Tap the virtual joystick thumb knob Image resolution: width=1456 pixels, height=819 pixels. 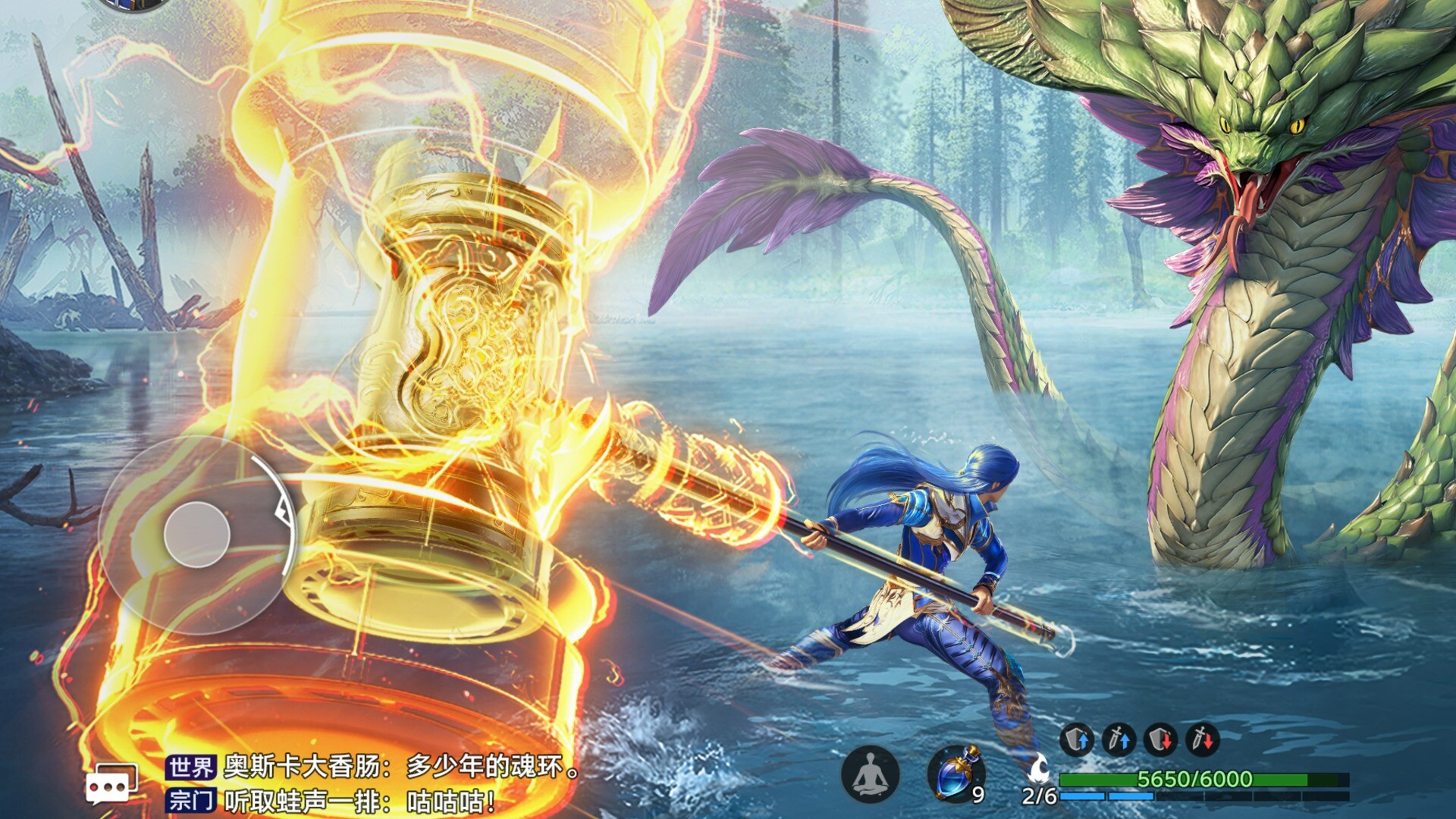pos(197,535)
